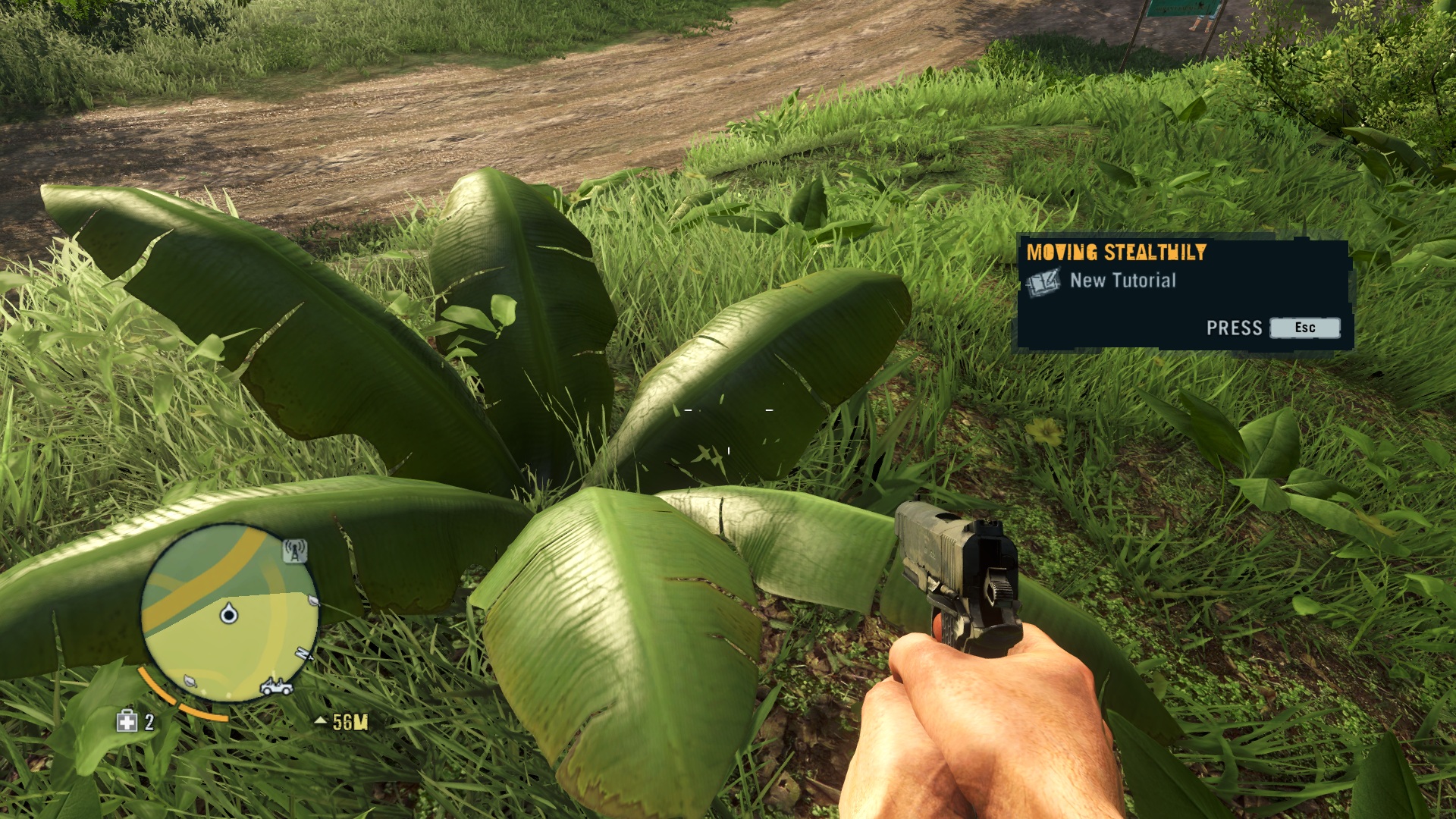The width and height of the screenshot is (1456, 819).
Task: Click the tutorial book icon beside New Tutorial
Action: click(1043, 283)
